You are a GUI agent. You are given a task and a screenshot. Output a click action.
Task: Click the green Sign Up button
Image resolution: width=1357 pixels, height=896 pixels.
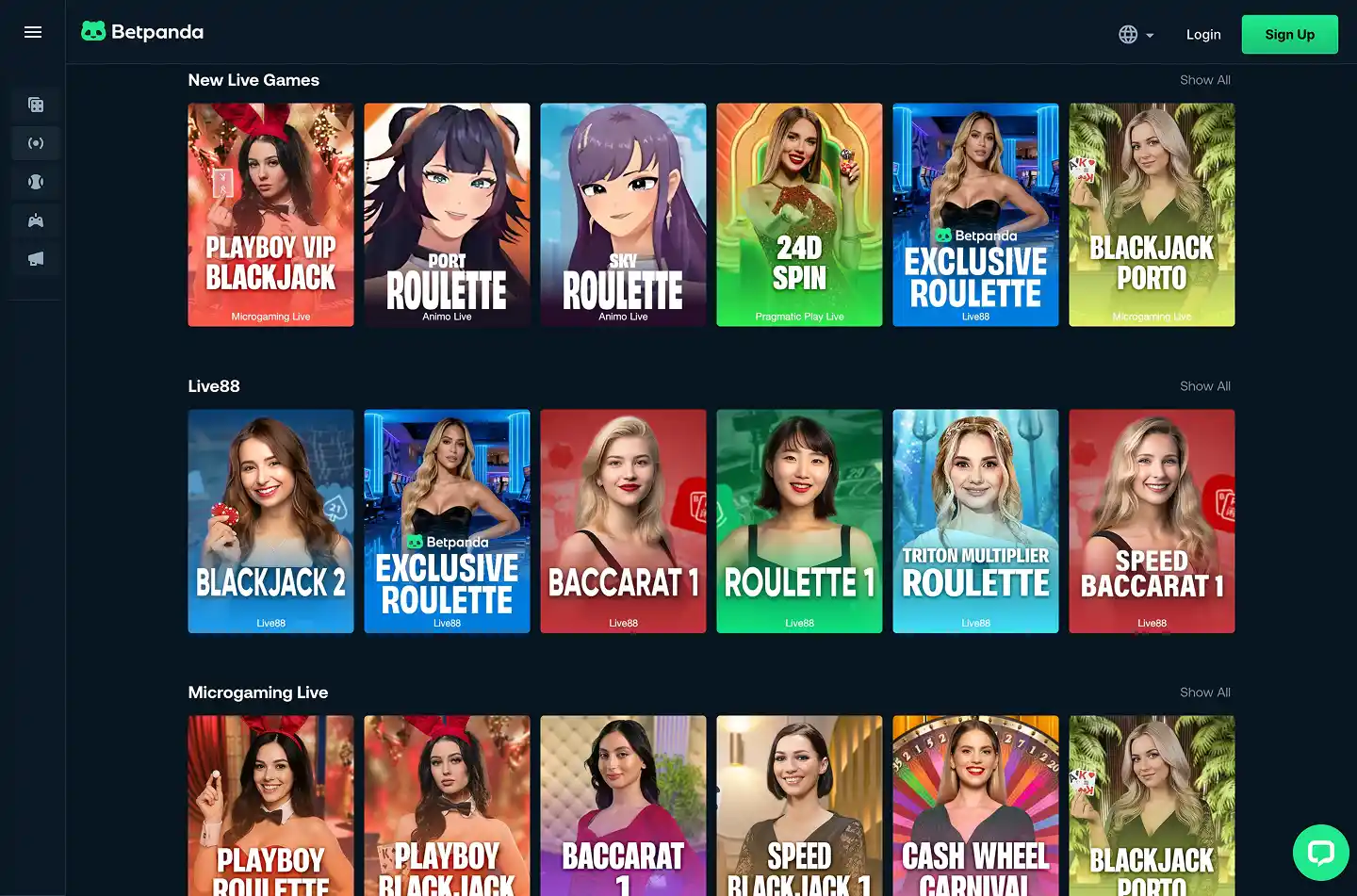pyautogui.click(x=1289, y=35)
